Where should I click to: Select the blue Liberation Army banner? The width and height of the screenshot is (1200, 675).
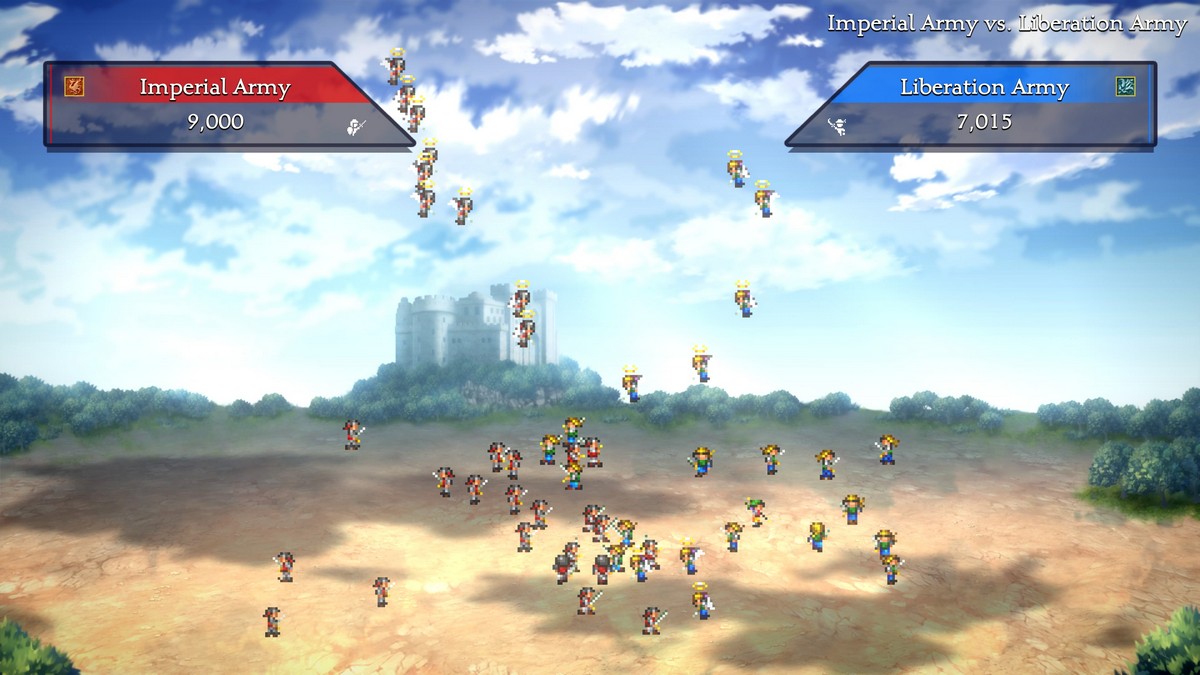tap(983, 87)
